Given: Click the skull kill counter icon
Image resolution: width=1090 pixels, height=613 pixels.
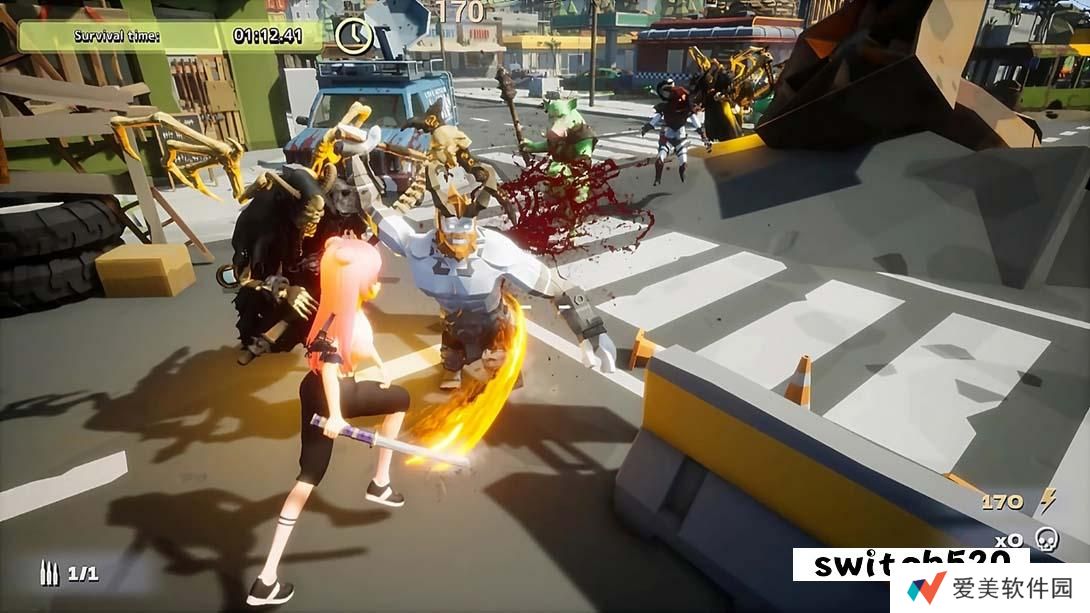Looking at the screenshot, I should pos(1046,539).
